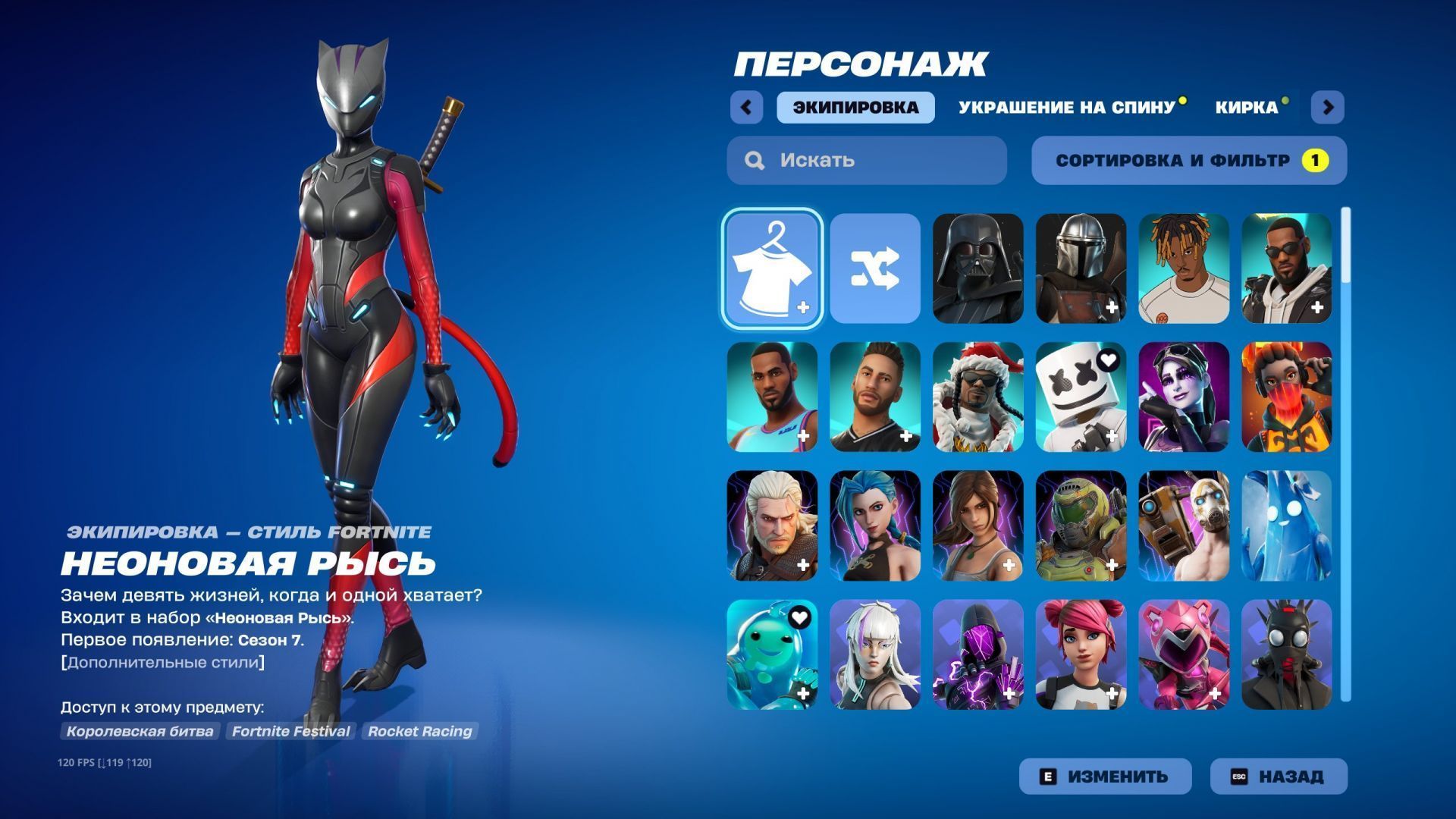Pick the white-haired Geralt skin

click(772, 526)
